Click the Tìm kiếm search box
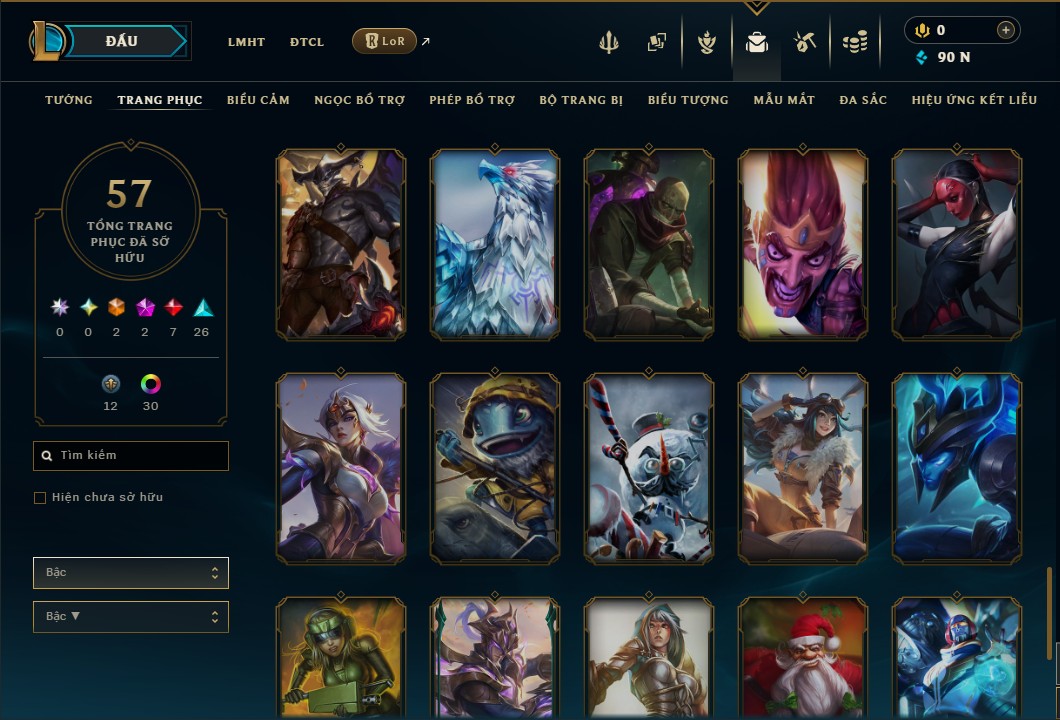 click(131, 456)
